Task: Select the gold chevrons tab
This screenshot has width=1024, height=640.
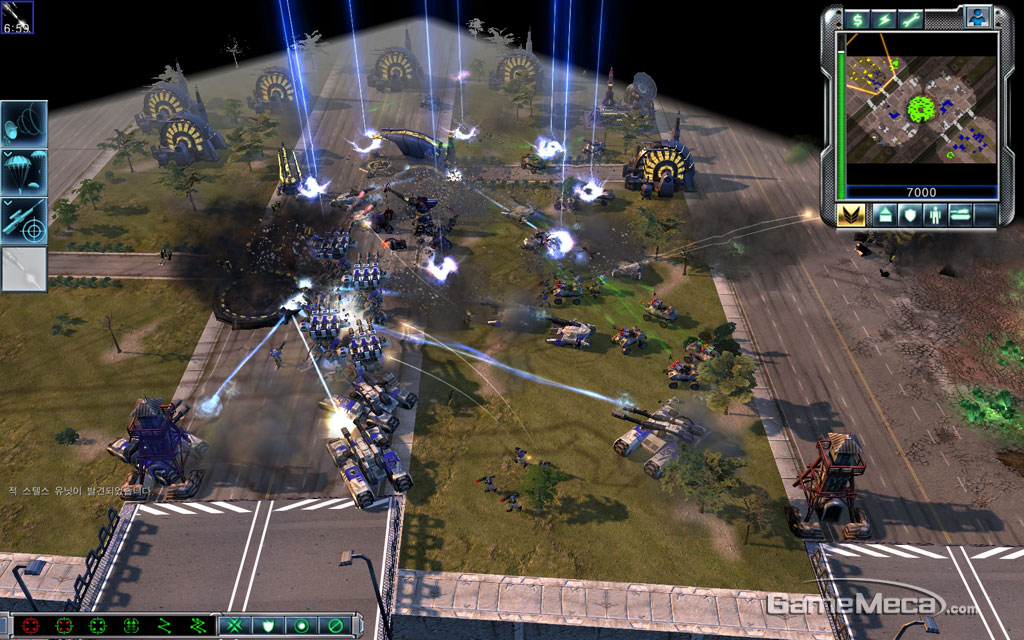Action: [851, 214]
